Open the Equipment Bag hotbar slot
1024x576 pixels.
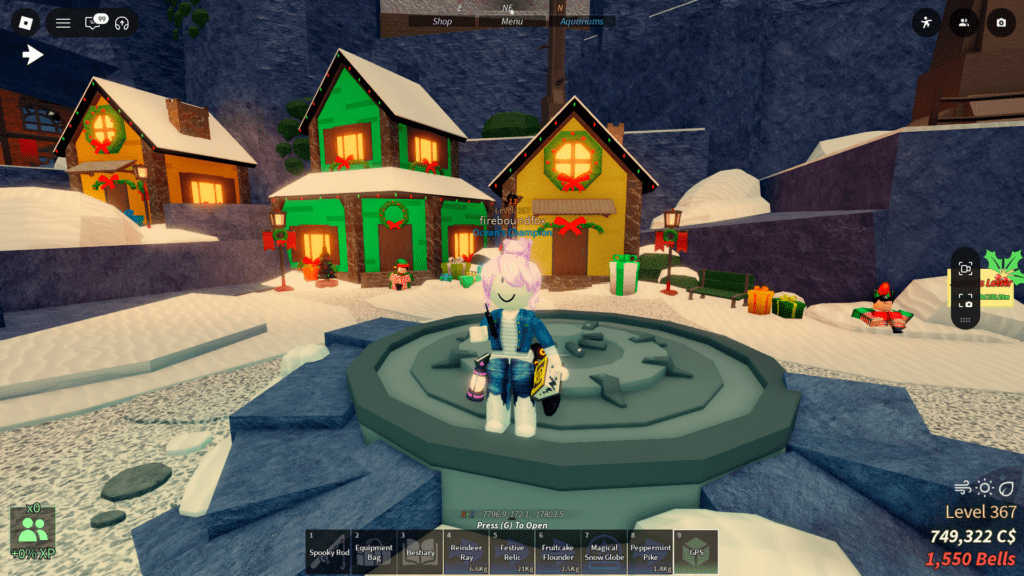point(374,552)
